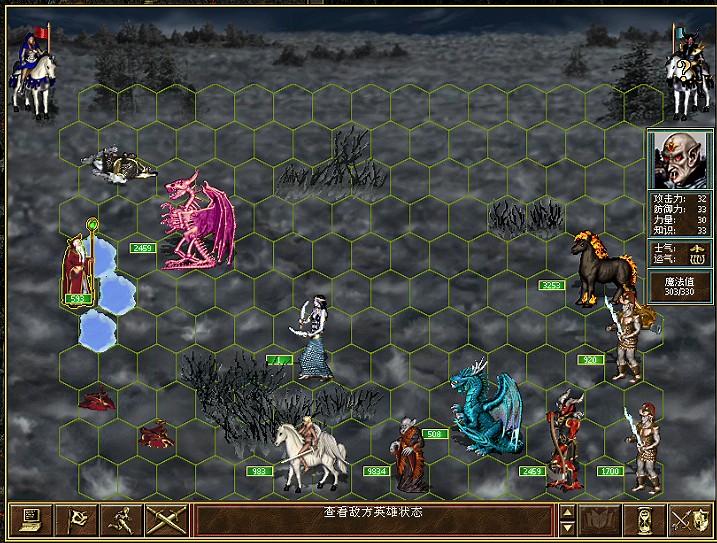This screenshot has width=717, height=543.
Task: Open the combat system options
Action: (x=30, y=520)
